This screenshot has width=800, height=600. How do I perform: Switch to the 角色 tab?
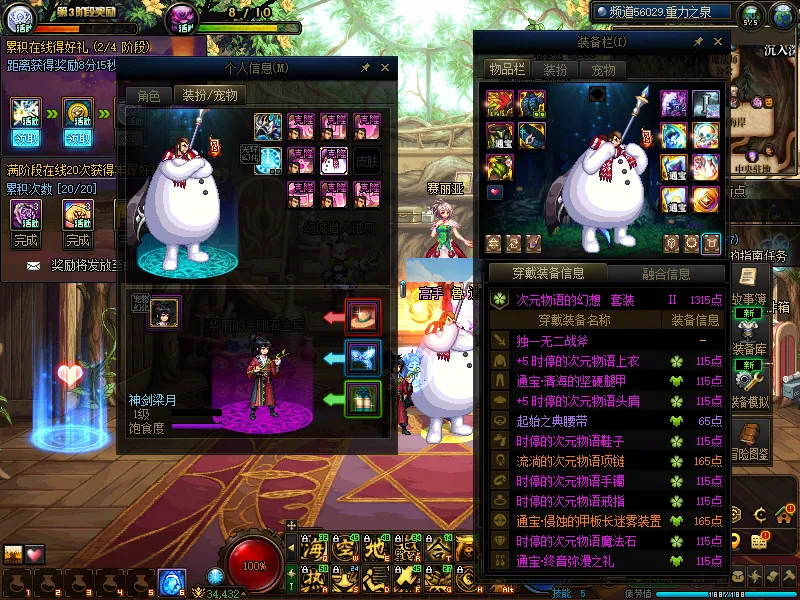click(x=148, y=96)
